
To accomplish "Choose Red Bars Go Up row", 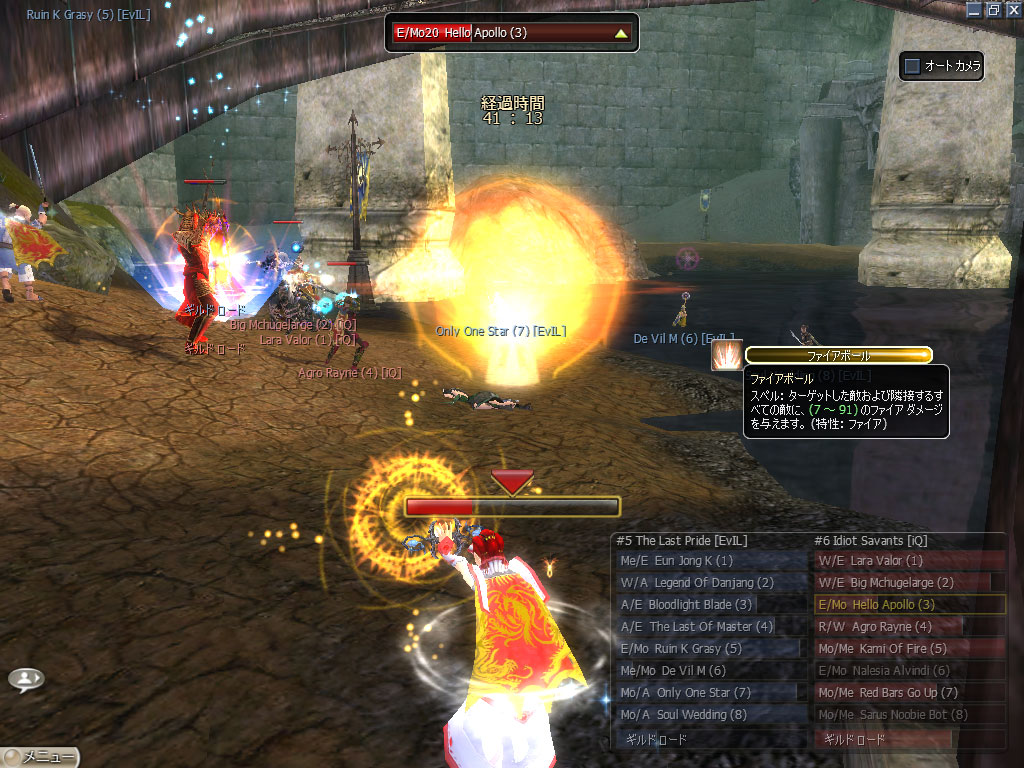I will [909, 693].
